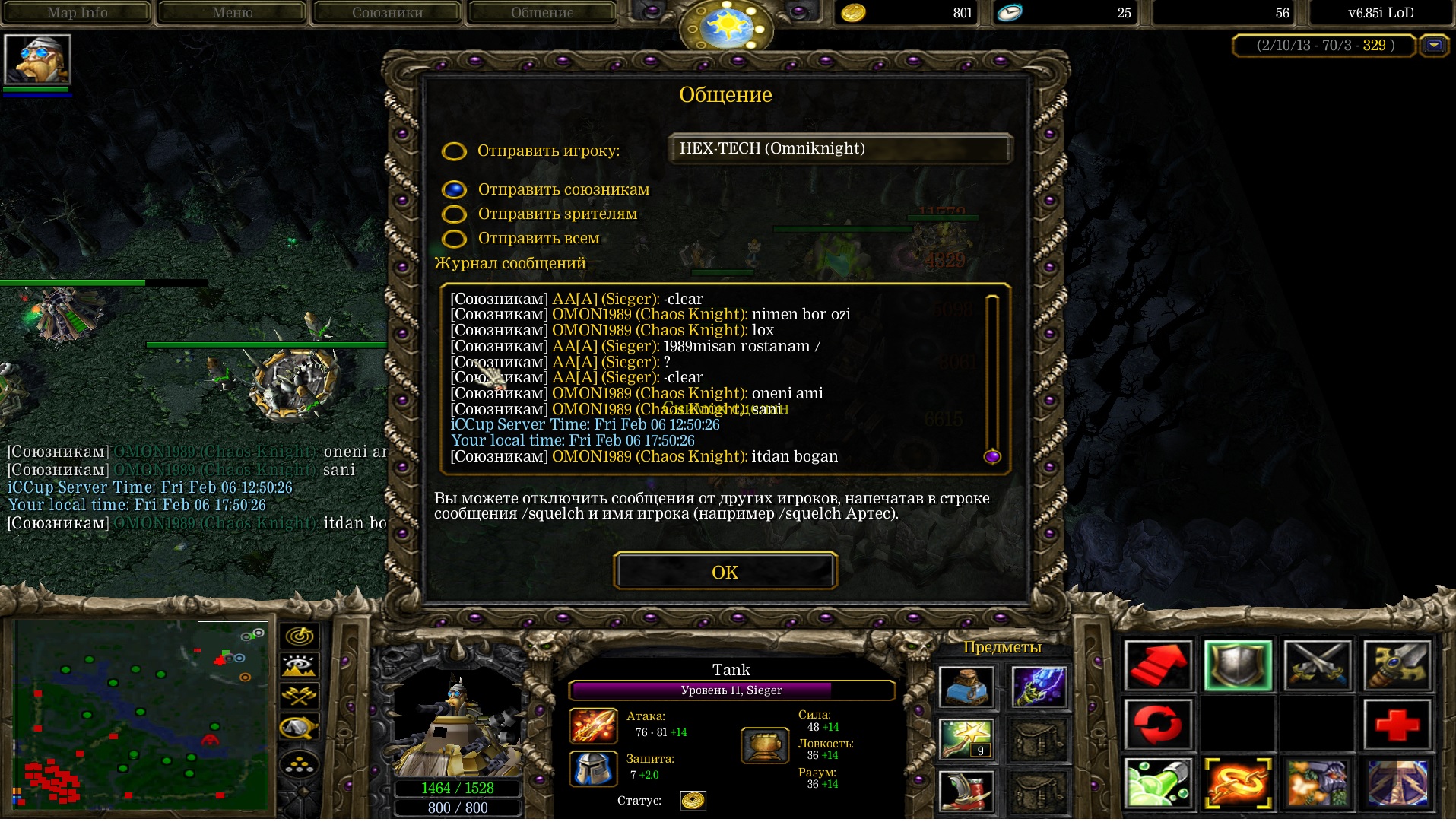Image resolution: width=1456 pixels, height=822 pixels.
Task: Use the star wand item with 9 charges
Action: tap(965, 738)
